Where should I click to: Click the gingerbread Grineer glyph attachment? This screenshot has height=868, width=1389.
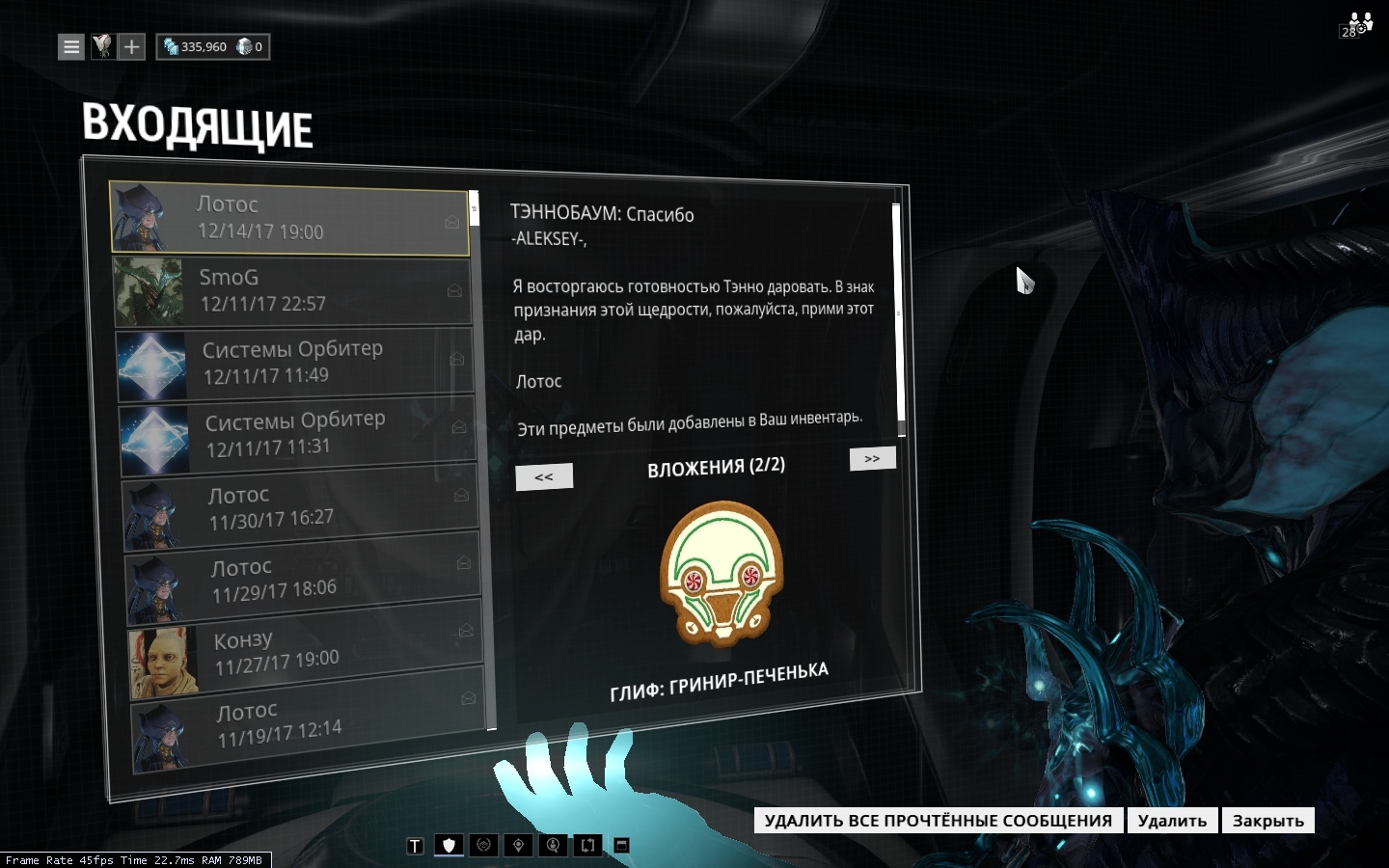[722, 573]
